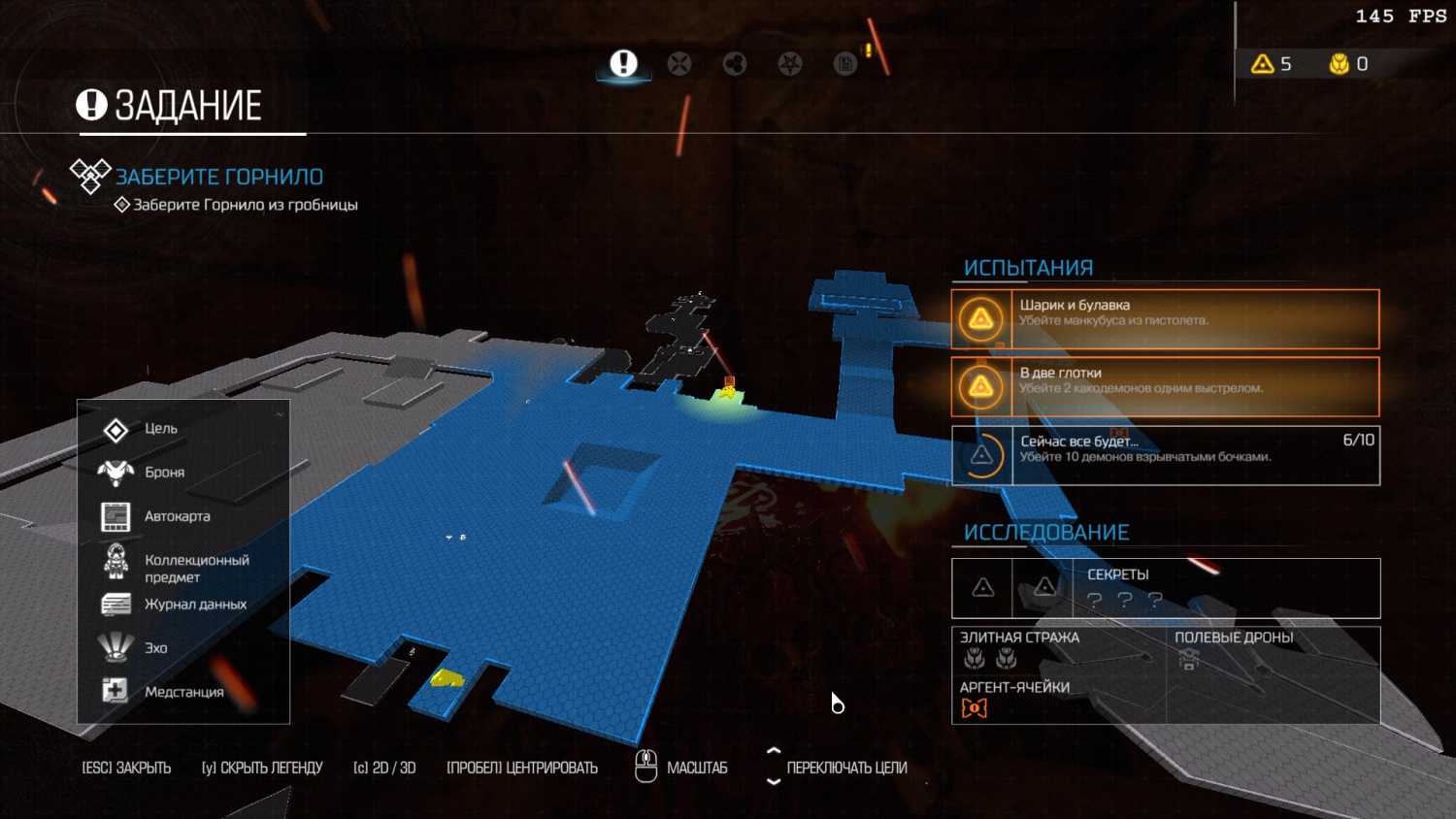
Task: Select the "Шарик и булавка" challenge
Action: (1165, 318)
